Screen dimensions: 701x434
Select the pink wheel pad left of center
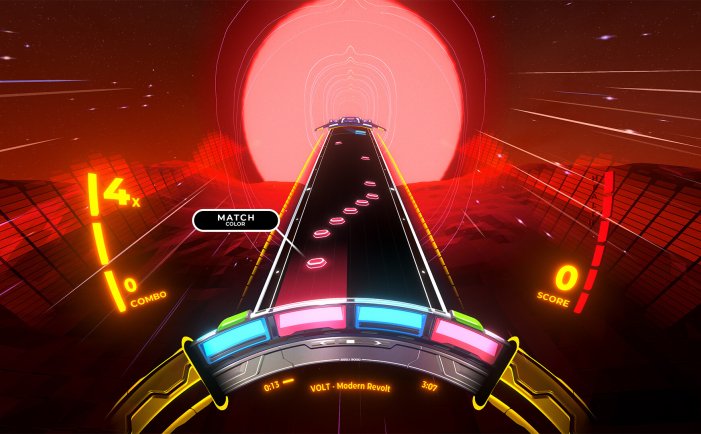(310, 319)
